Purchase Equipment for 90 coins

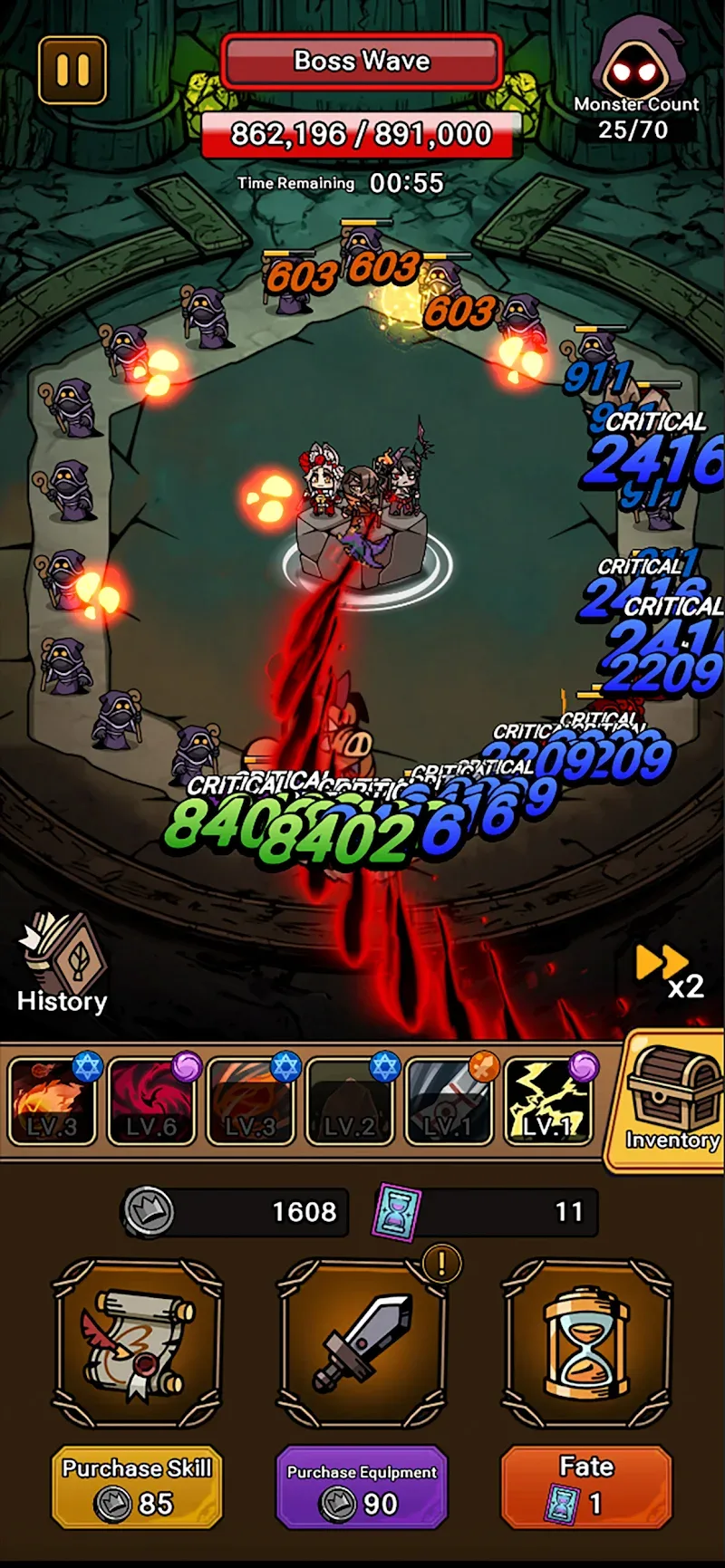click(x=362, y=1488)
